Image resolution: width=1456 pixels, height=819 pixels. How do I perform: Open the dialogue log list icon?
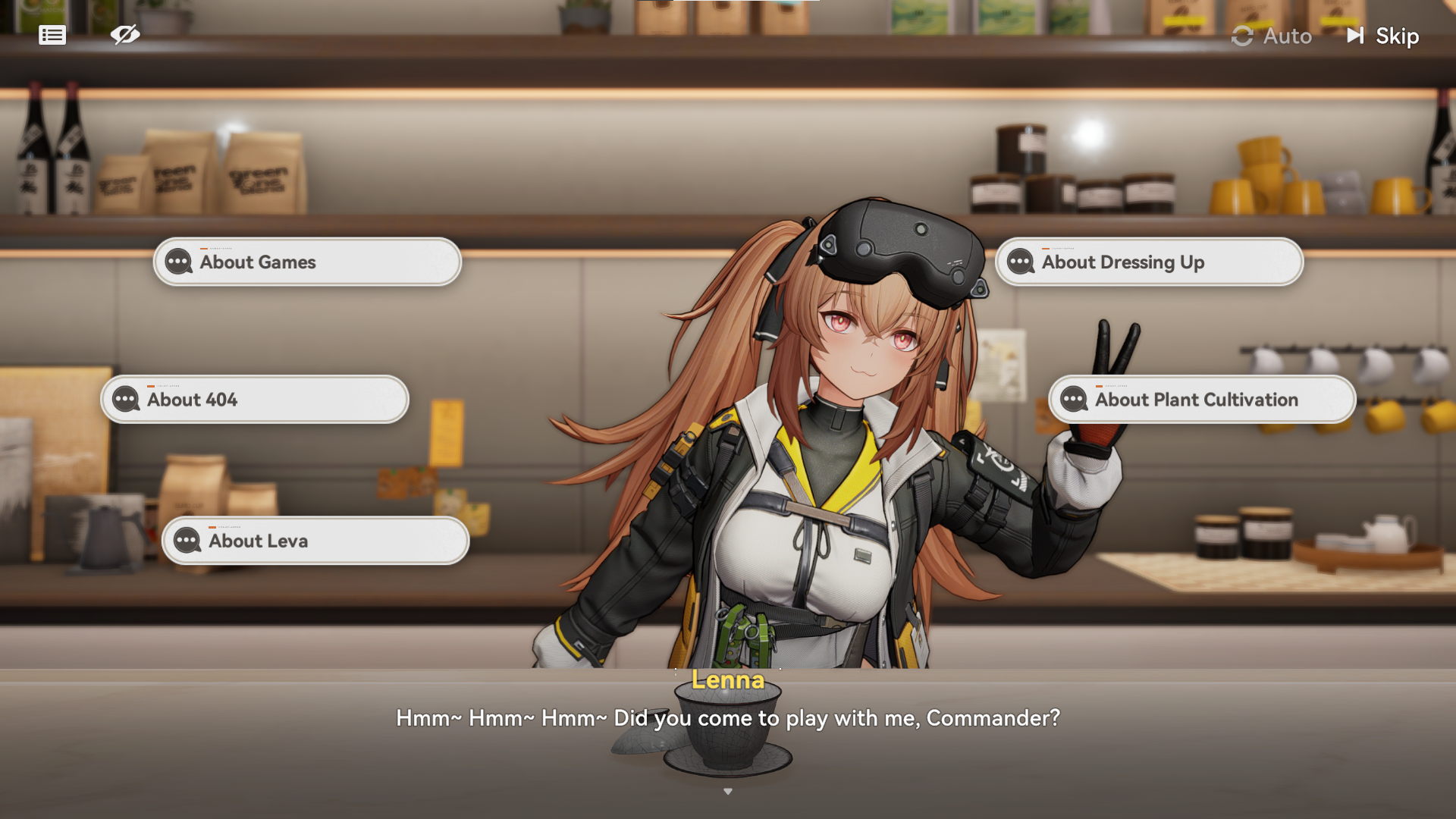coord(52,35)
